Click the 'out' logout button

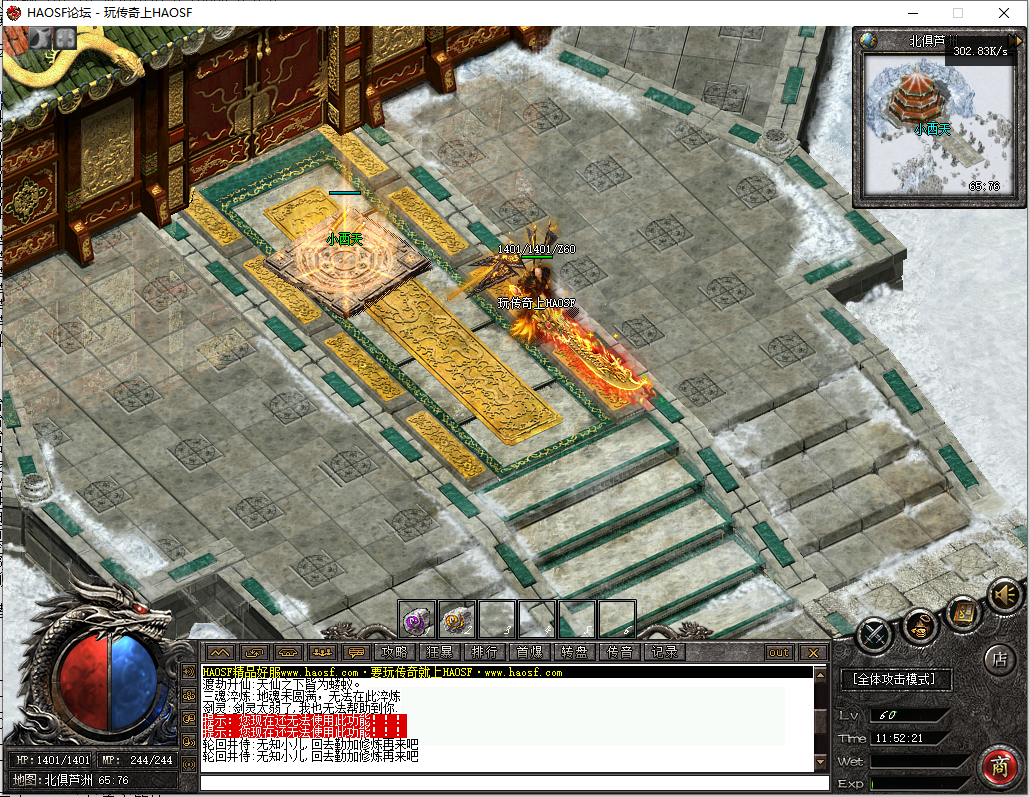(778, 652)
